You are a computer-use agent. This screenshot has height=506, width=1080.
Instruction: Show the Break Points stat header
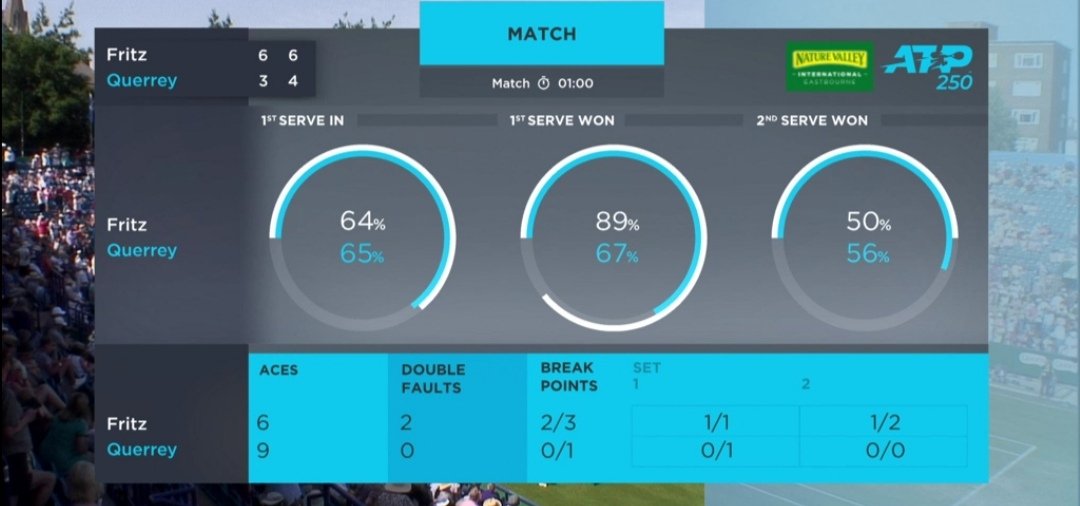point(568,377)
